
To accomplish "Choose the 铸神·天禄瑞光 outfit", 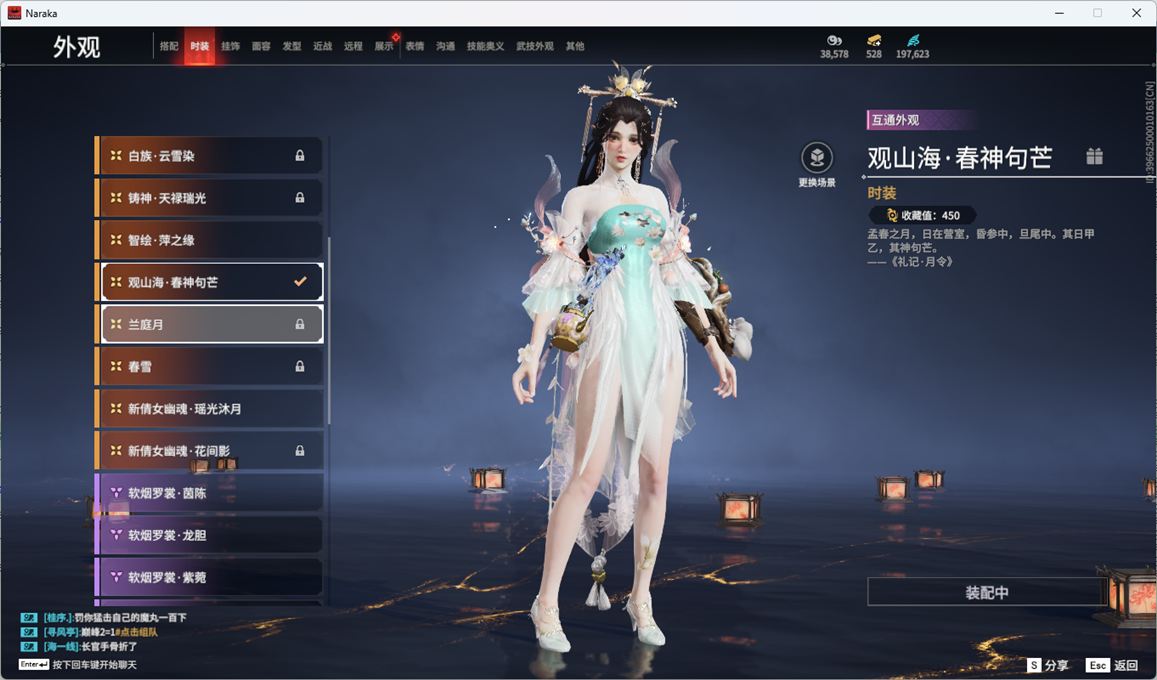I will click(x=210, y=198).
